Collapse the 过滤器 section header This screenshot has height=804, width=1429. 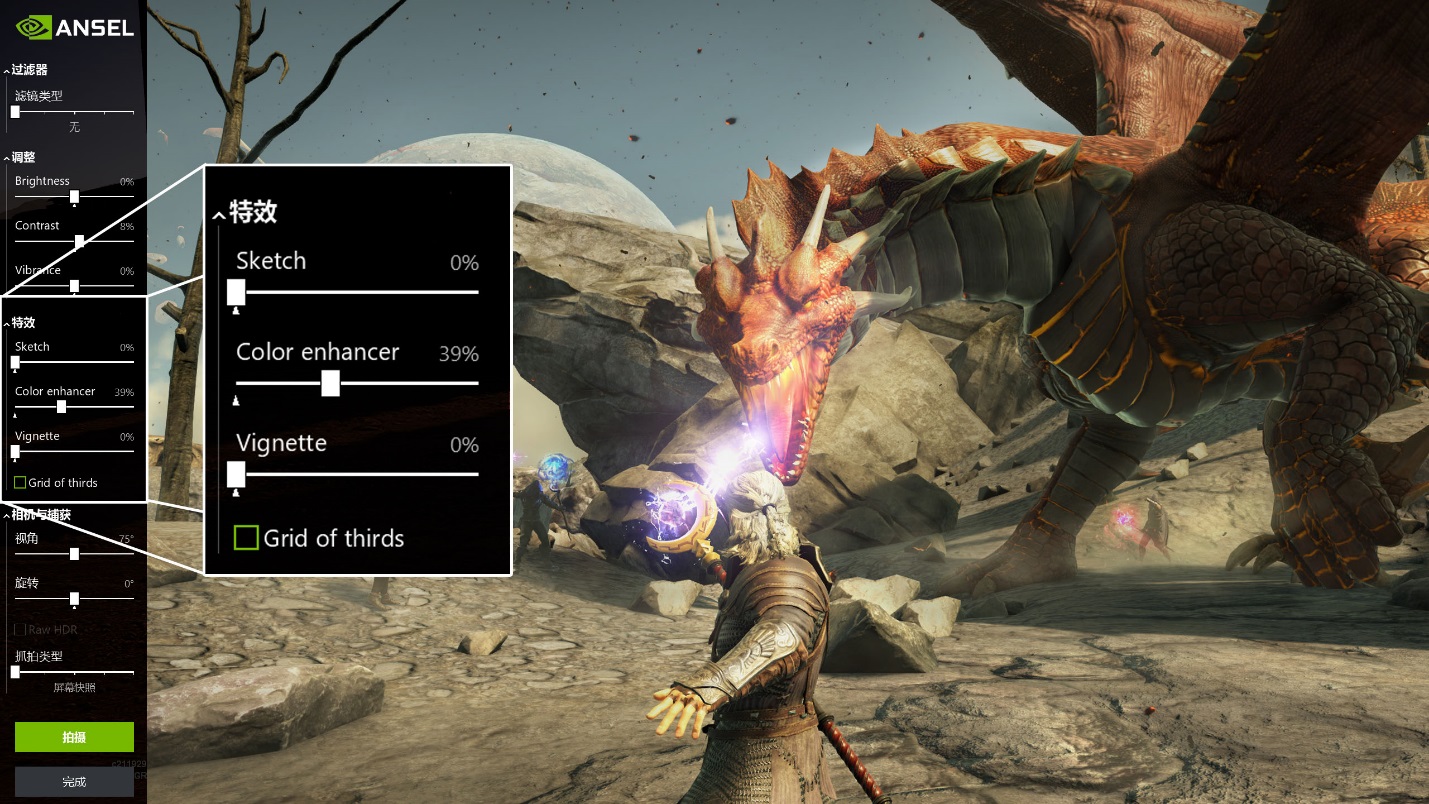pos(27,70)
